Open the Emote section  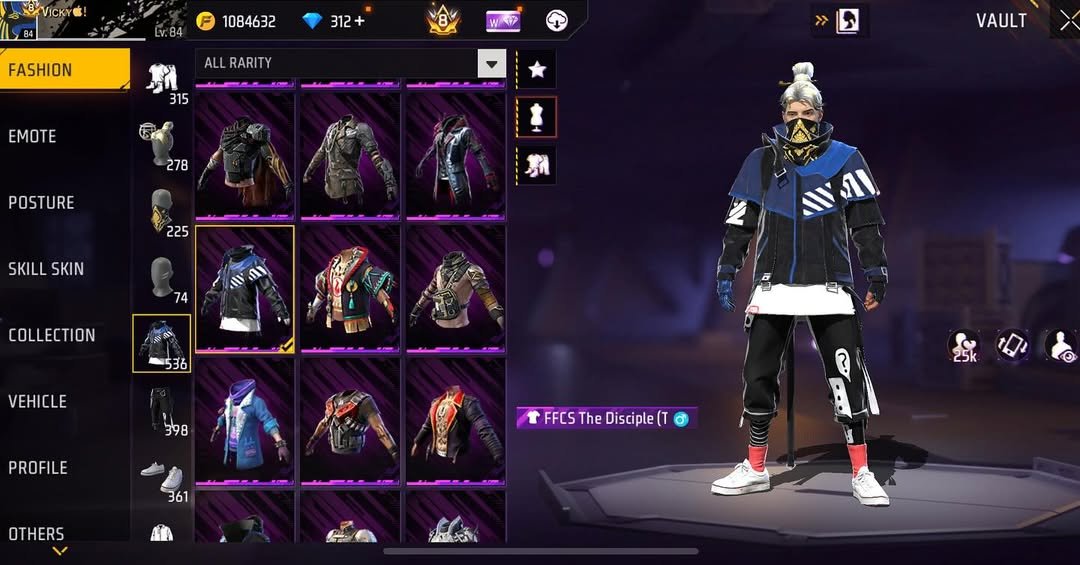click(33, 137)
